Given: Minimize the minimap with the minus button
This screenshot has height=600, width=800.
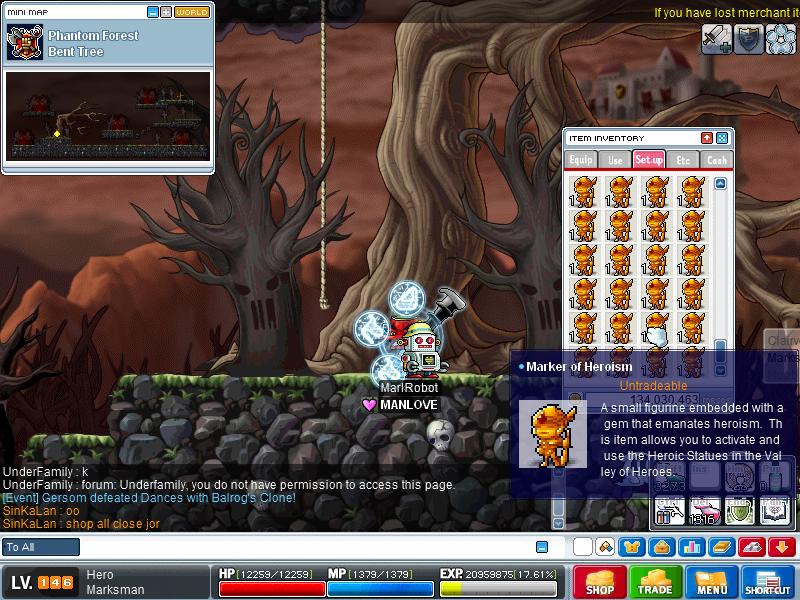Looking at the screenshot, I should tap(153, 13).
